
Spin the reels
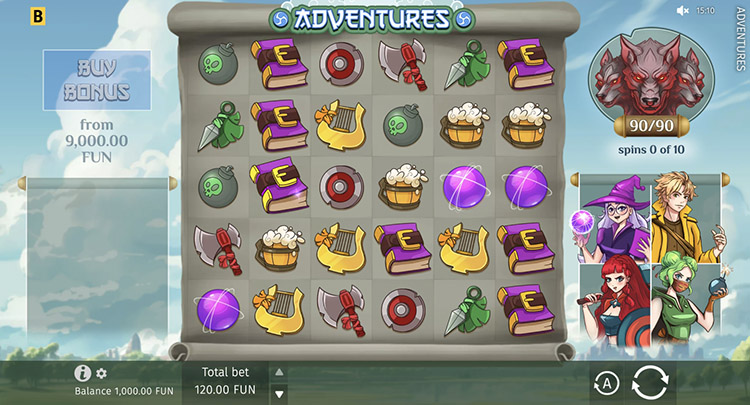tap(650, 382)
